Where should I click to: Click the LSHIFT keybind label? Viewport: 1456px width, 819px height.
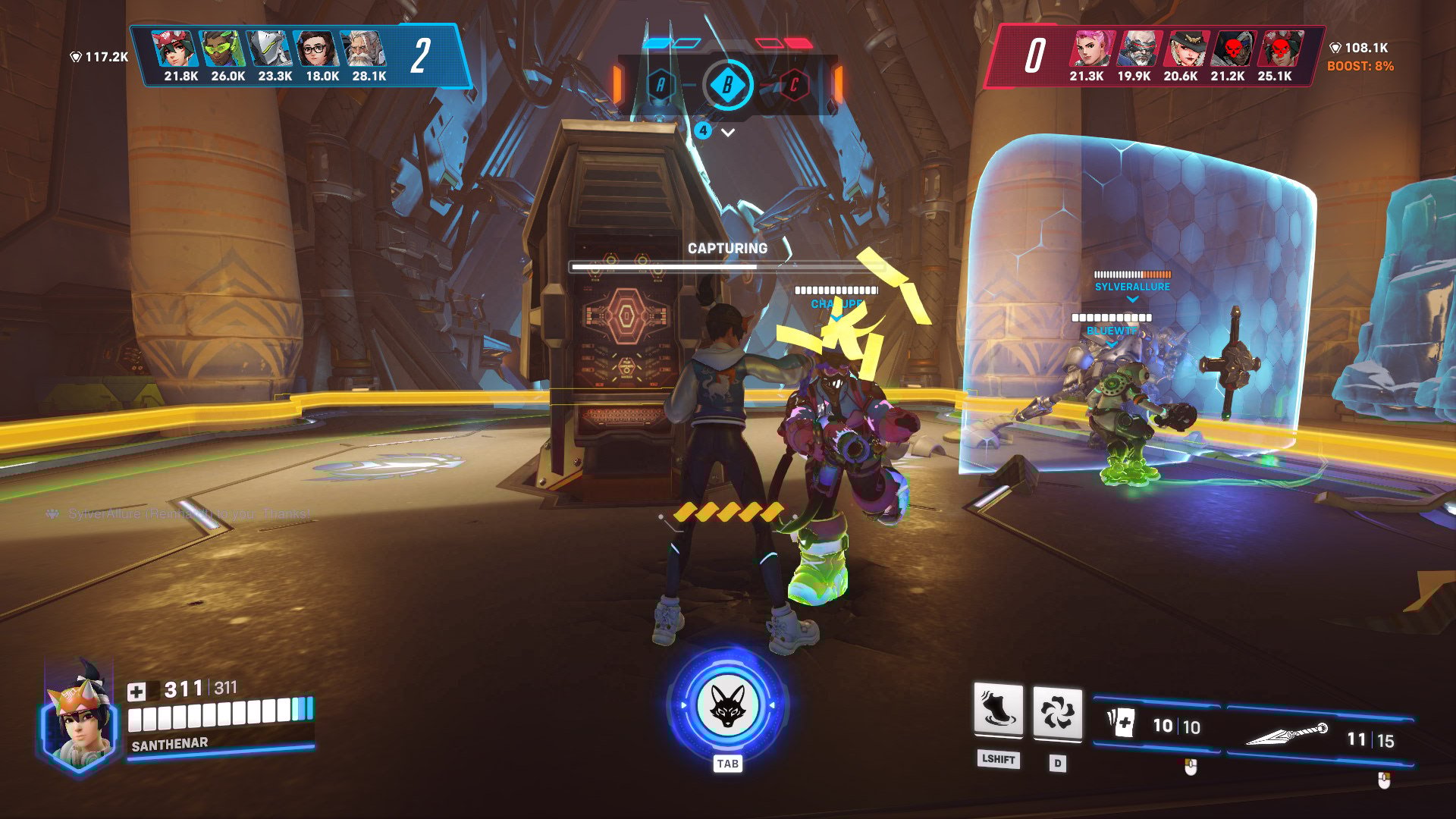pos(998,761)
